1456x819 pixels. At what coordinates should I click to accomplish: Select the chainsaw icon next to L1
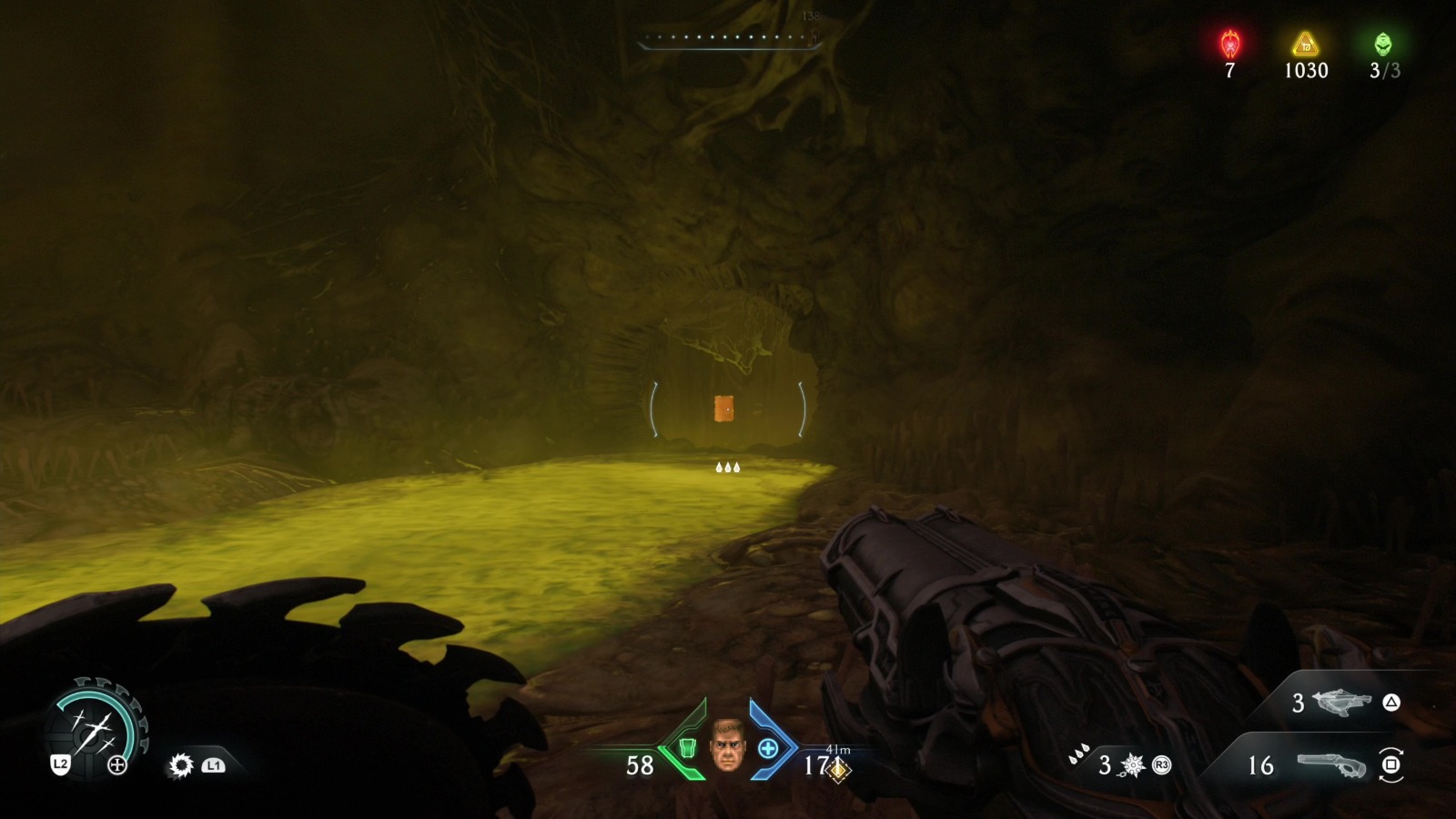[180, 763]
